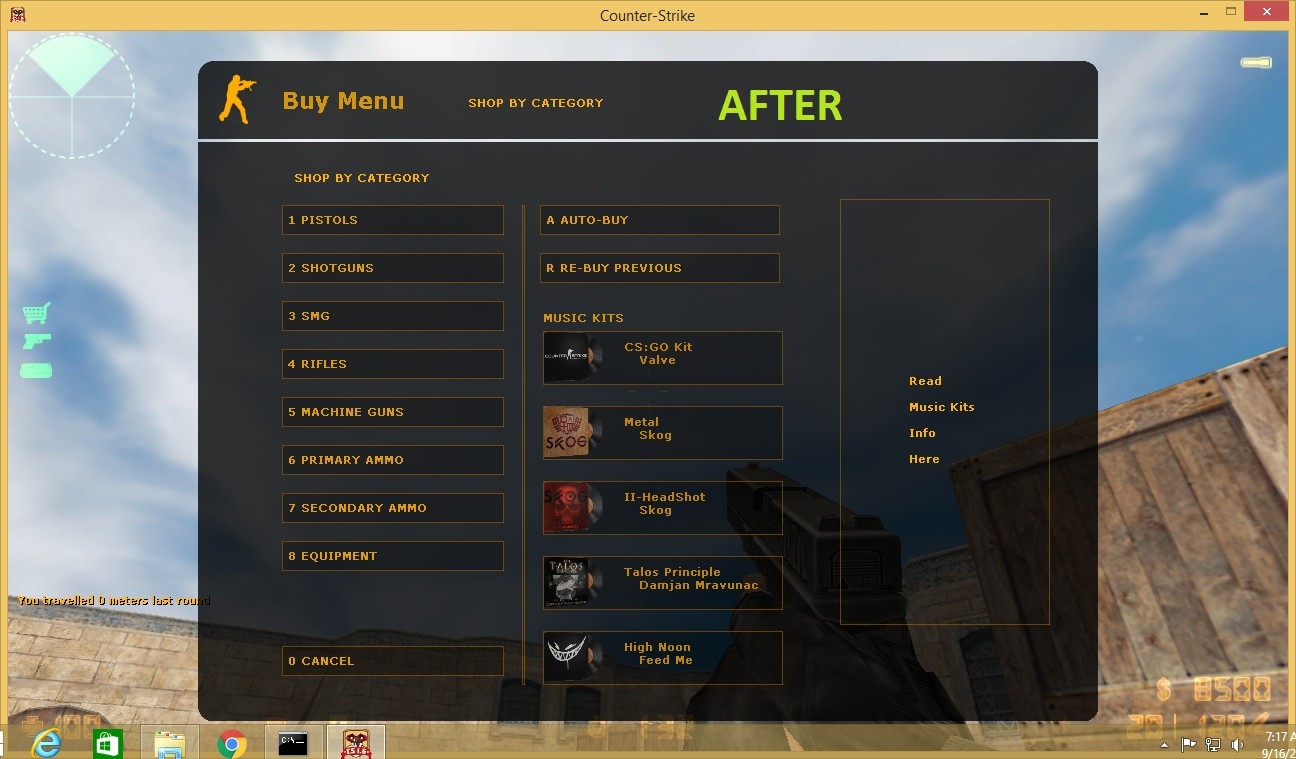
Task: Choose A Auto-Buy option
Action: pyautogui.click(x=660, y=220)
